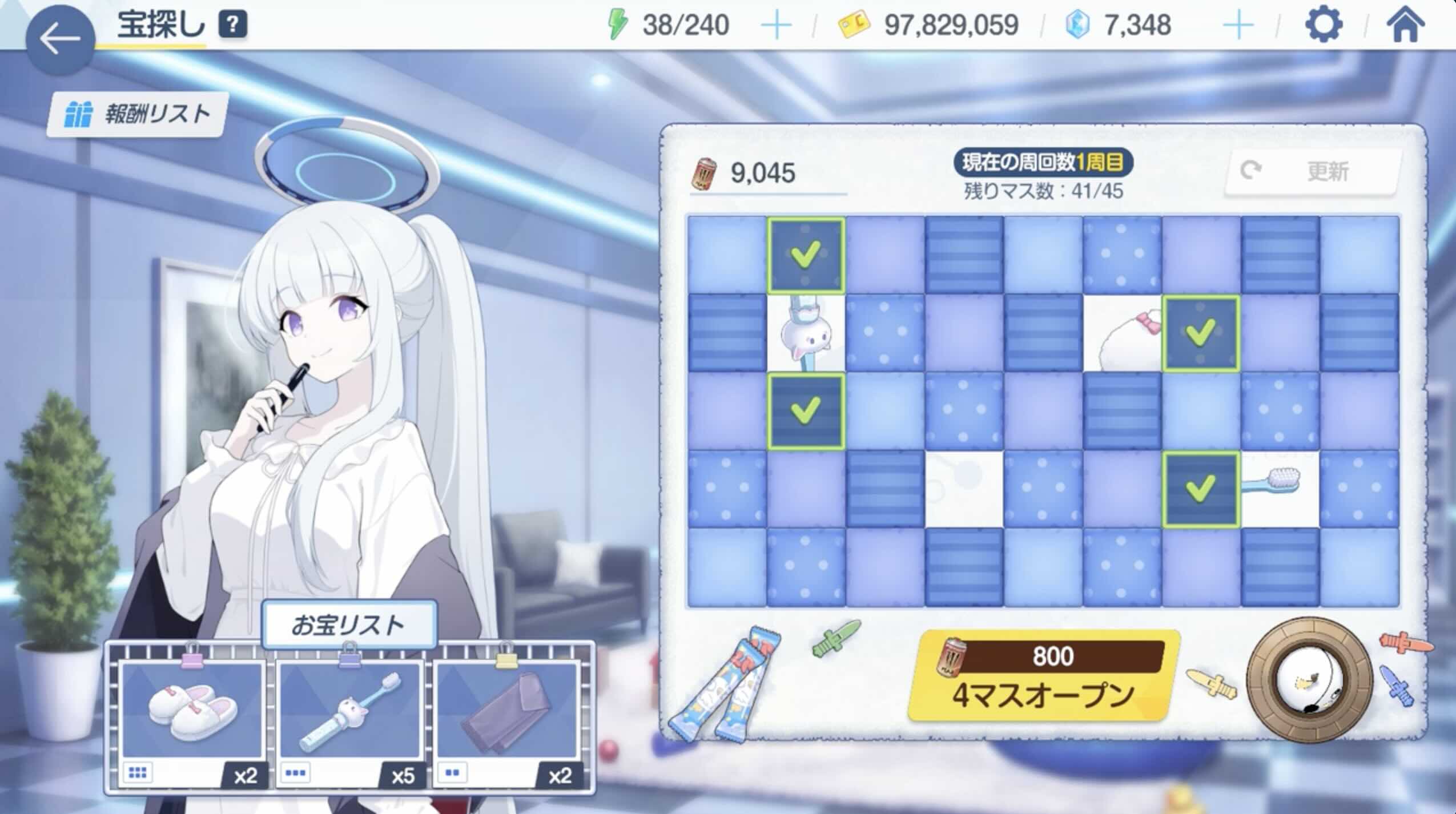Screen dimensions: 1456x814
Task: Click the lightning AP icon
Action: point(616,25)
